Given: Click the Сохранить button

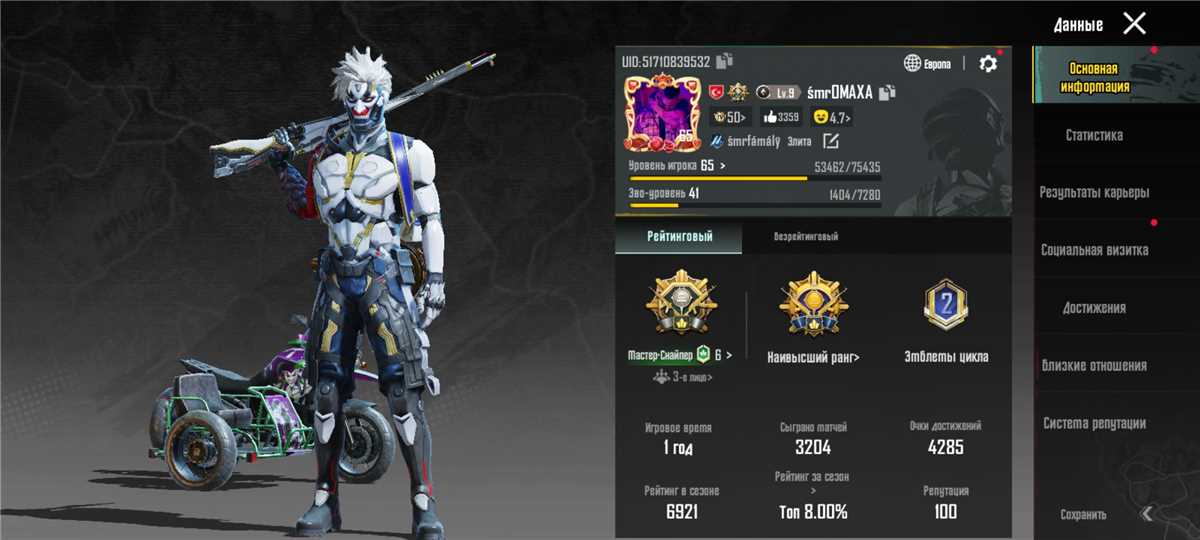Looking at the screenshot, I should coord(1083,514).
